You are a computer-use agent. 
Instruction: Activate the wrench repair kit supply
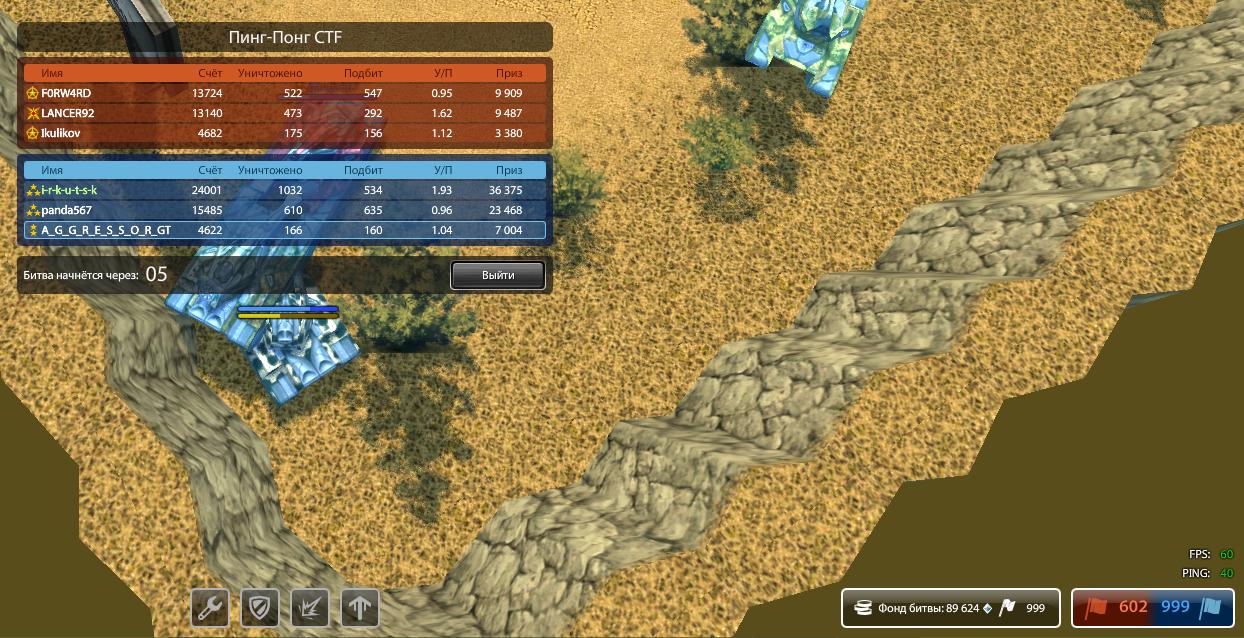pos(210,607)
